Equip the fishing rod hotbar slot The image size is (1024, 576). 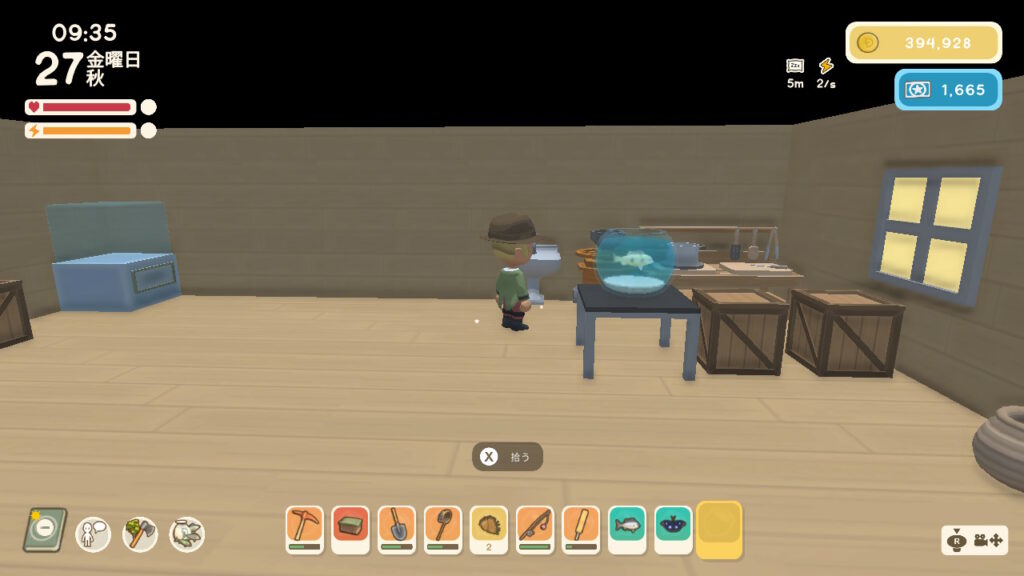pos(534,528)
